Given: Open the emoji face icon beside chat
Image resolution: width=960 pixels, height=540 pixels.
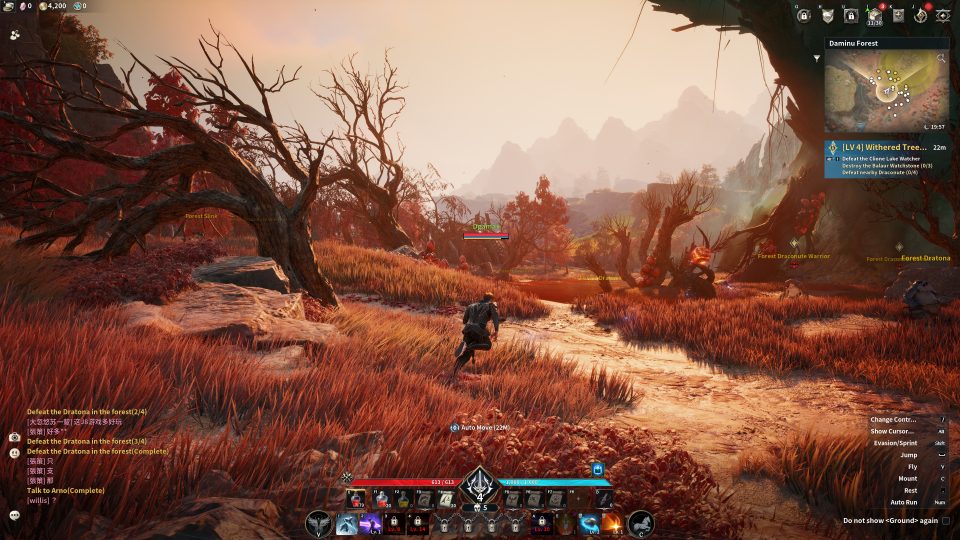Looking at the screenshot, I should click(x=15, y=453).
